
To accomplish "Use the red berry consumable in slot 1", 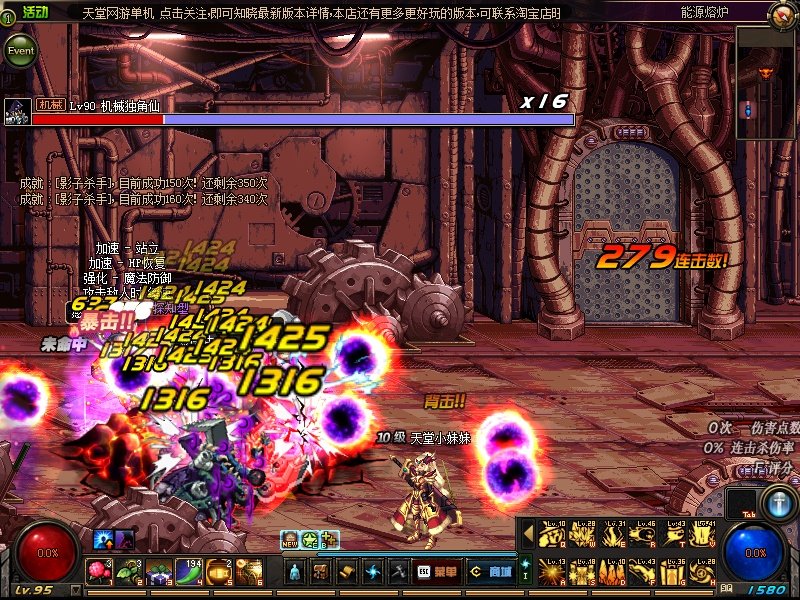I will click(x=99, y=572).
